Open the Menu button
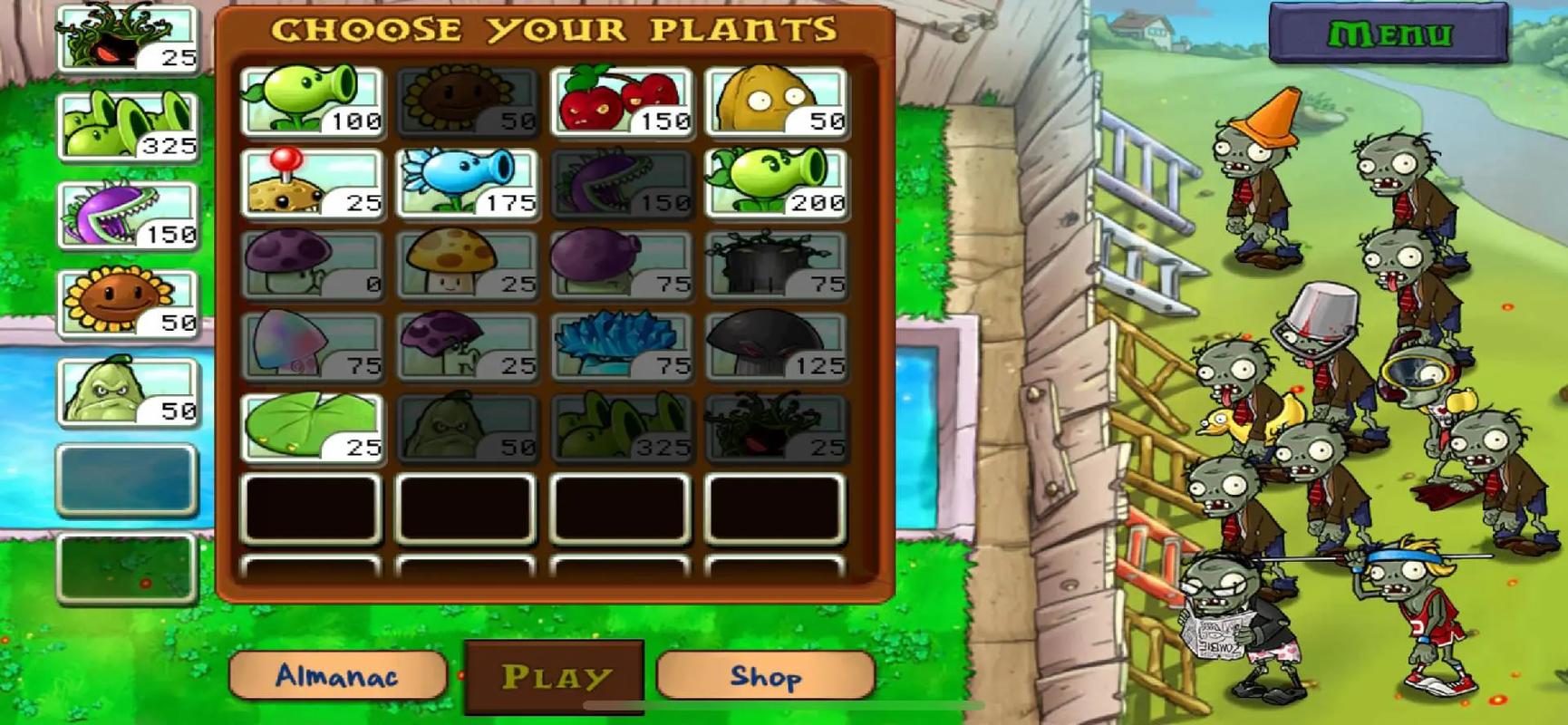Image resolution: width=1568 pixels, height=725 pixels. (x=1389, y=34)
